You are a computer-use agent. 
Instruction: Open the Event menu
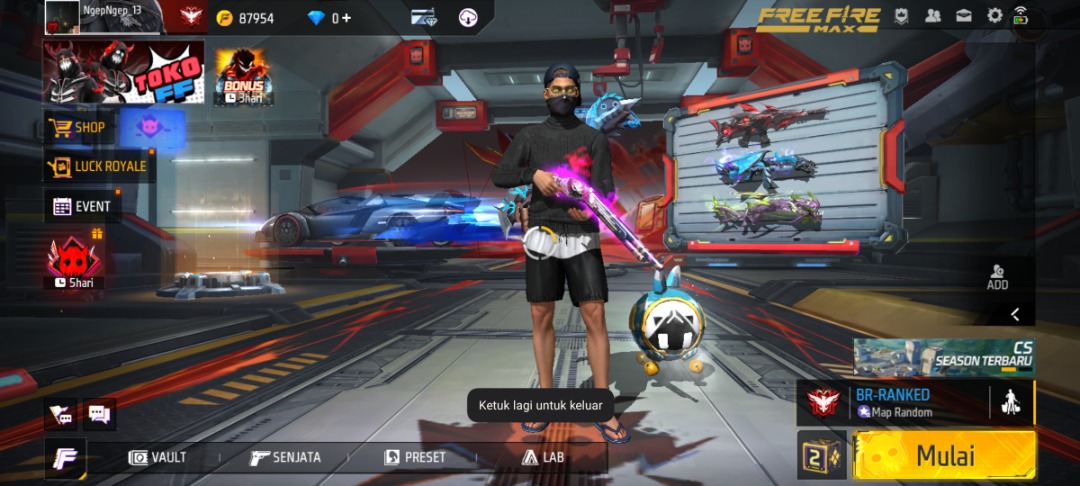coord(82,206)
